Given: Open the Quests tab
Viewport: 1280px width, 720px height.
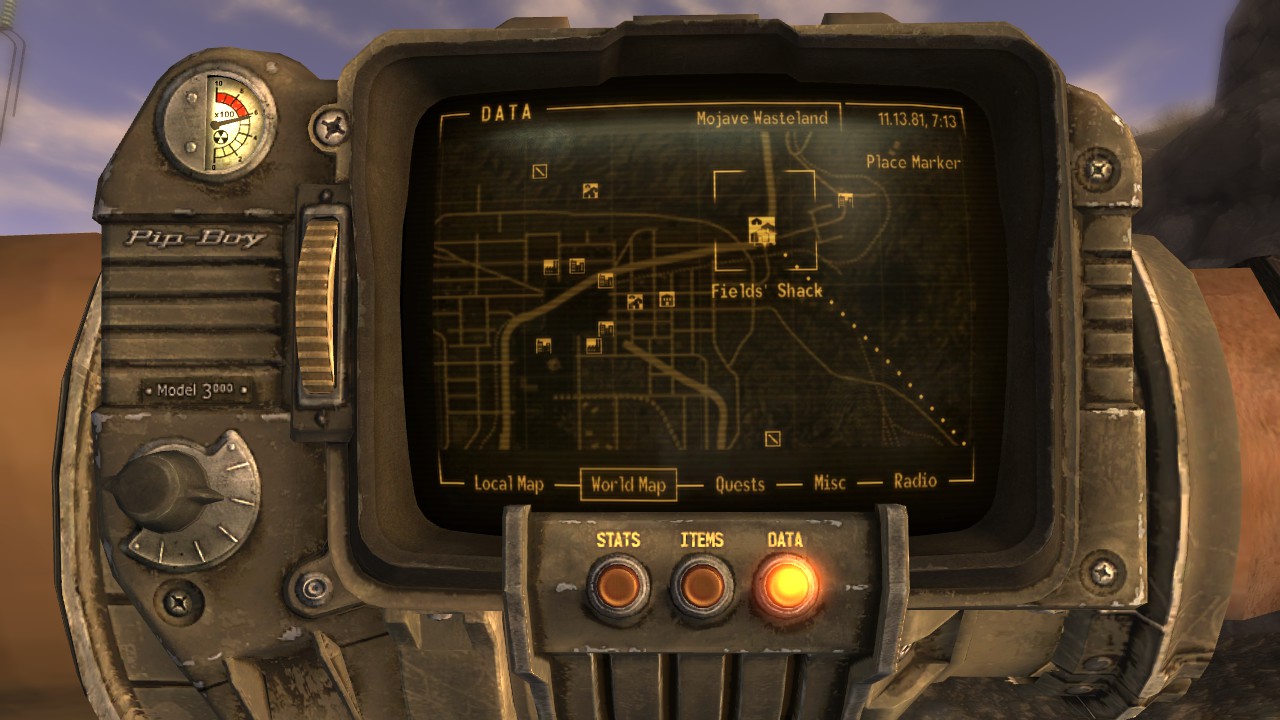Looking at the screenshot, I should (737, 485).
